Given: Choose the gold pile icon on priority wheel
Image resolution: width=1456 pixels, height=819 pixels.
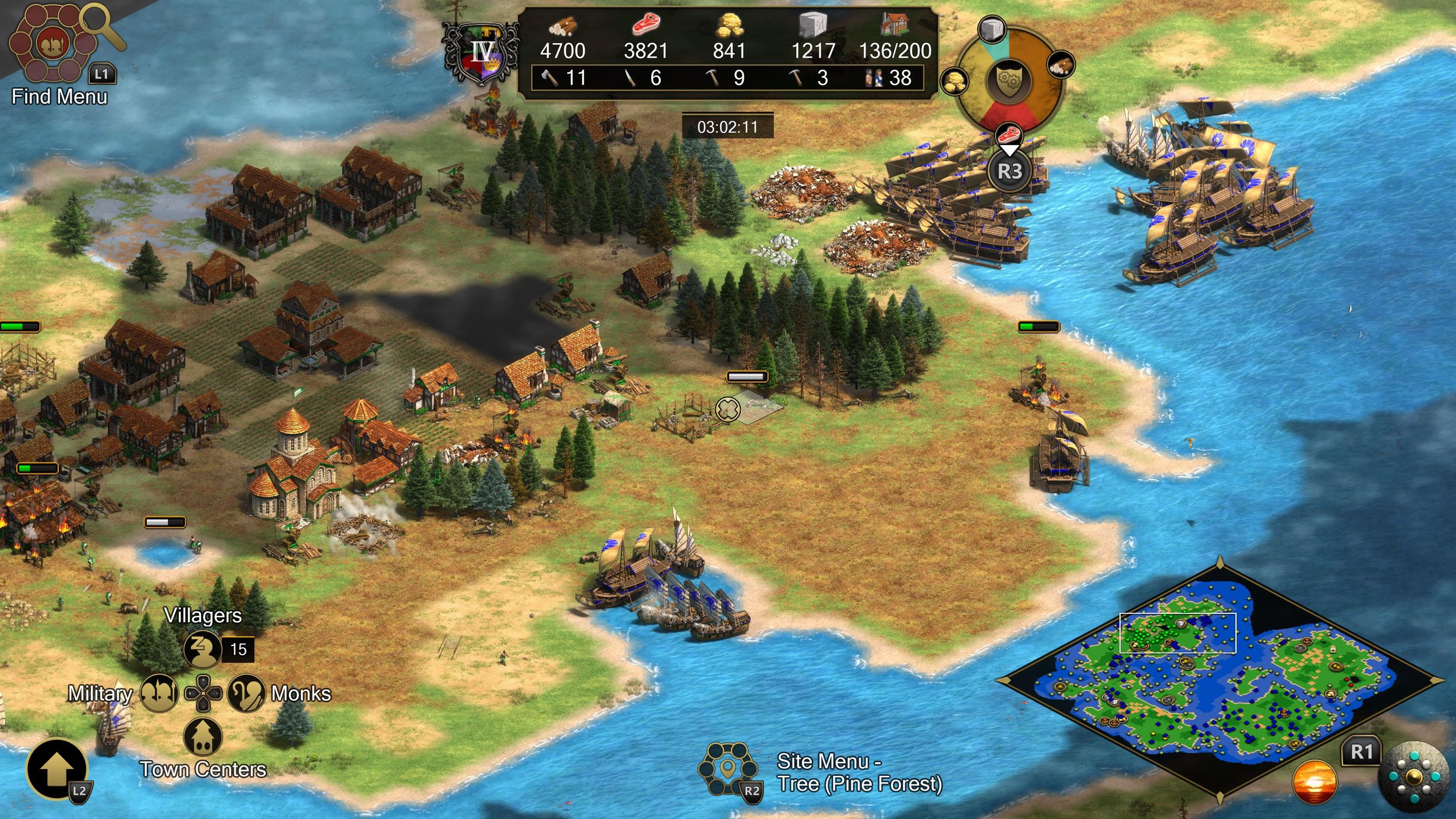Looking at the screenshot, I should [x=955, y=82].
